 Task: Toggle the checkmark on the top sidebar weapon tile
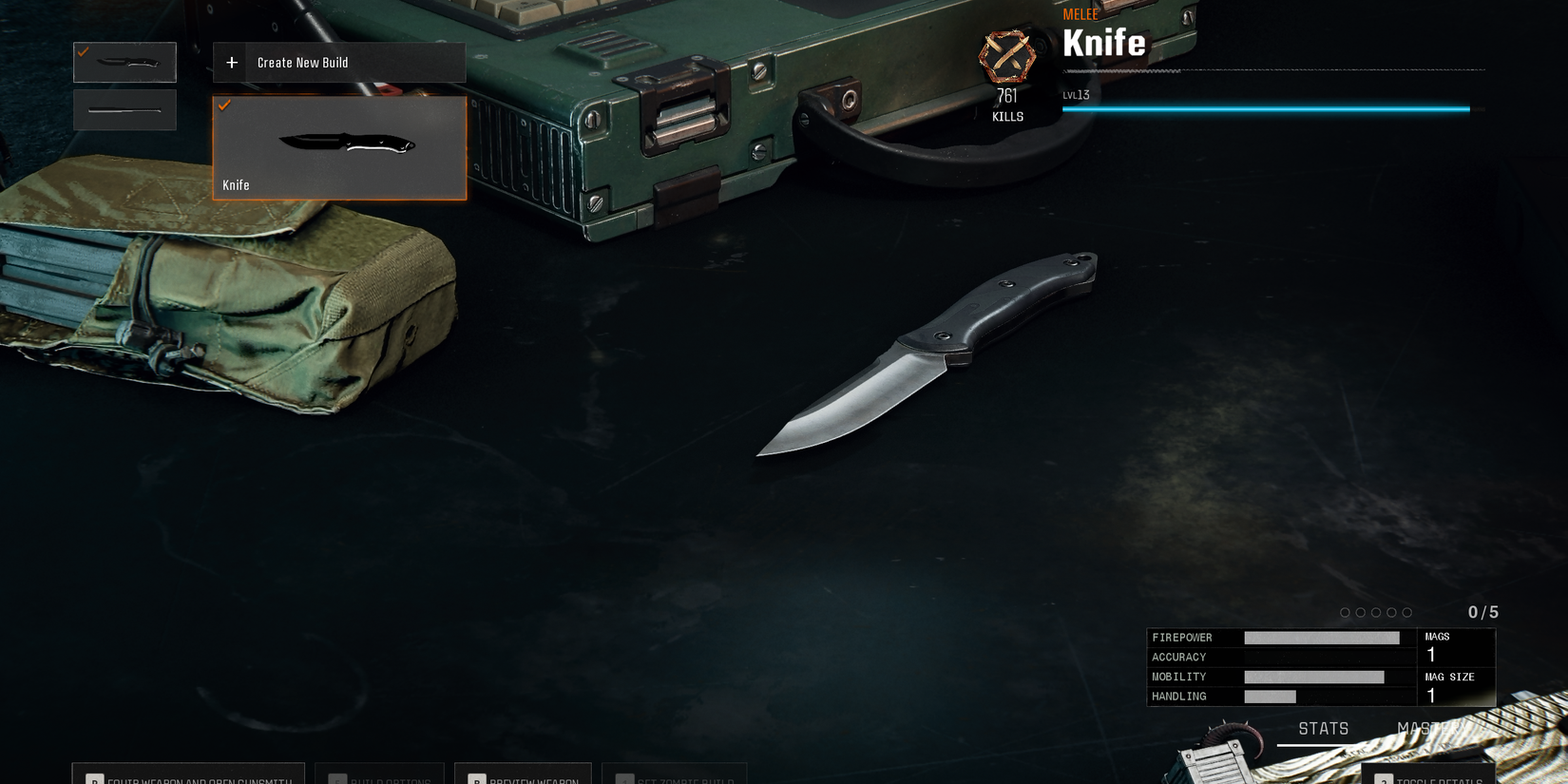pos(81,53)
